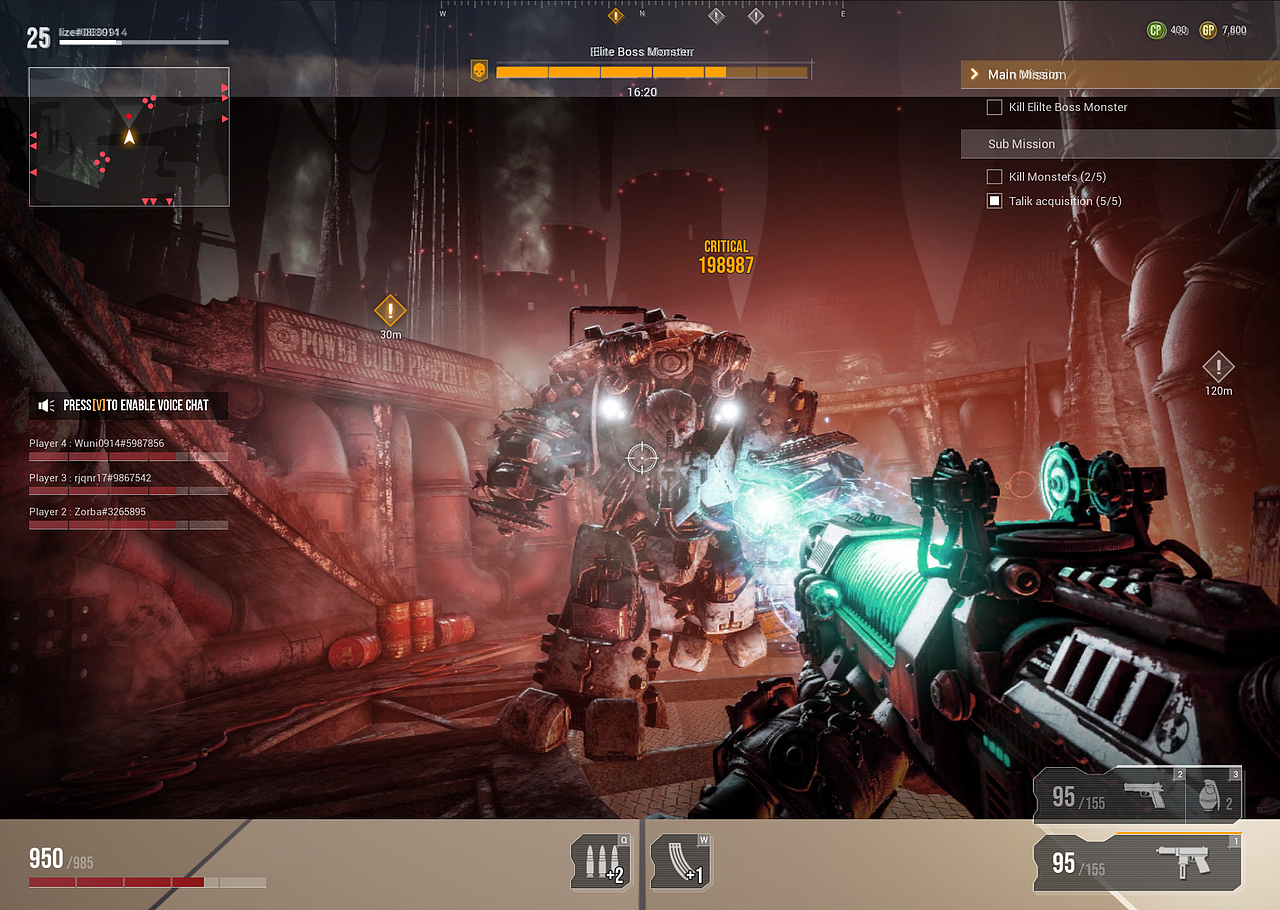Viewport: 1280px width, 910px height.
Task: Click the elite boss skull icon
Action: tap(480, 72)
